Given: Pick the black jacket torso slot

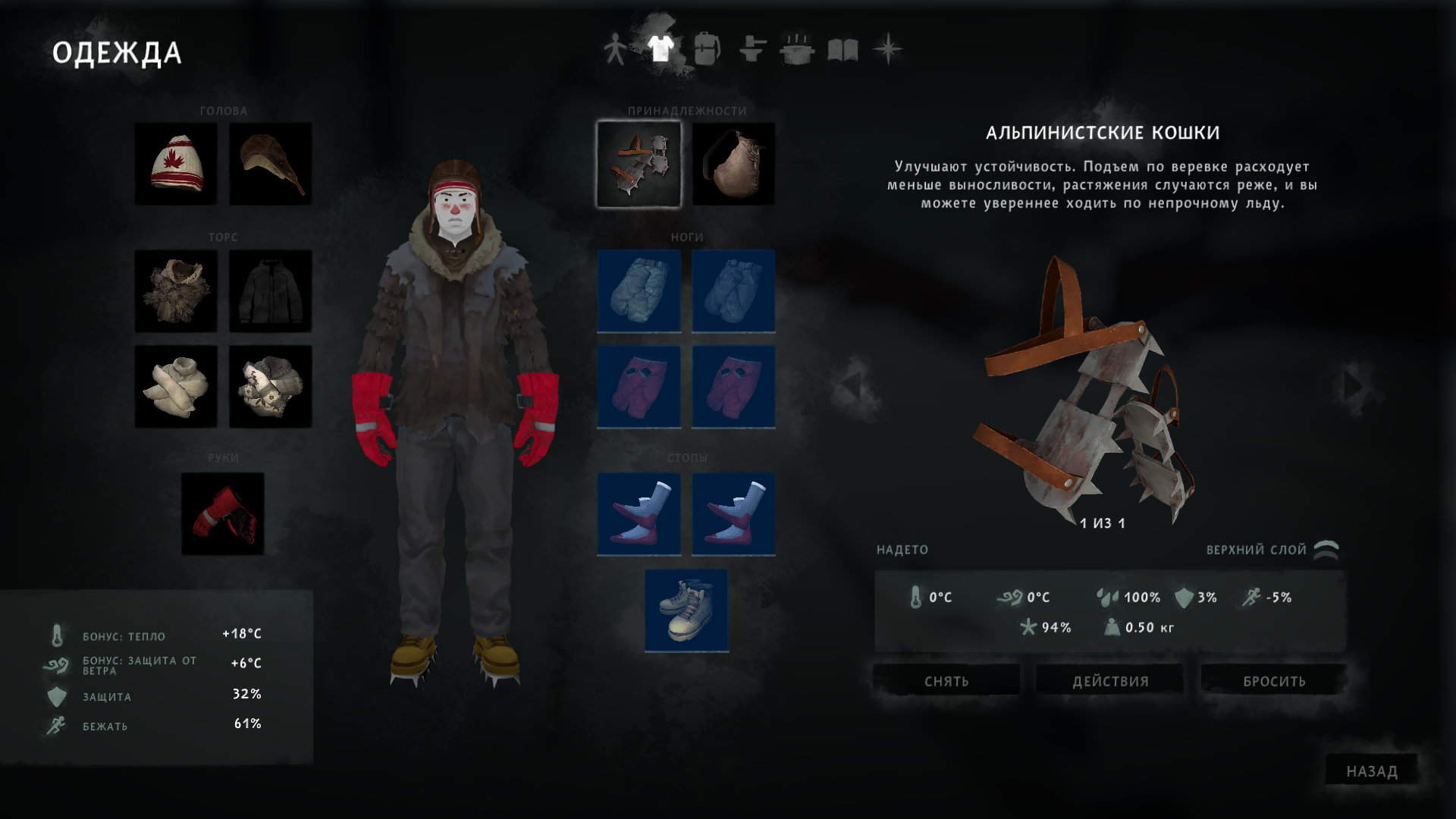Looking at the screenshot, I should click(271, 290).
